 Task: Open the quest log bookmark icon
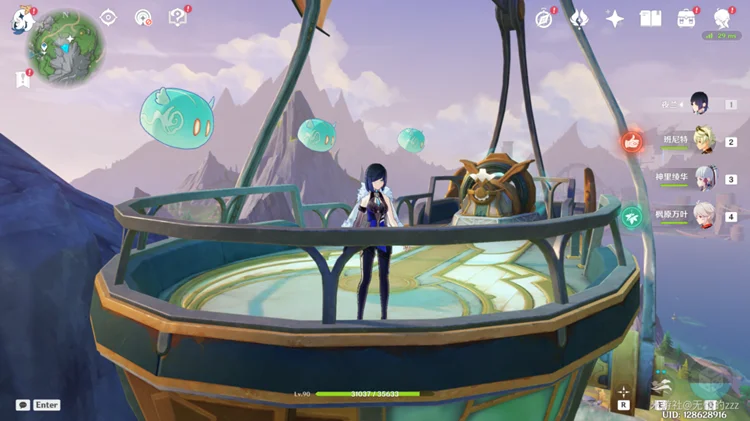click(22, 79)
